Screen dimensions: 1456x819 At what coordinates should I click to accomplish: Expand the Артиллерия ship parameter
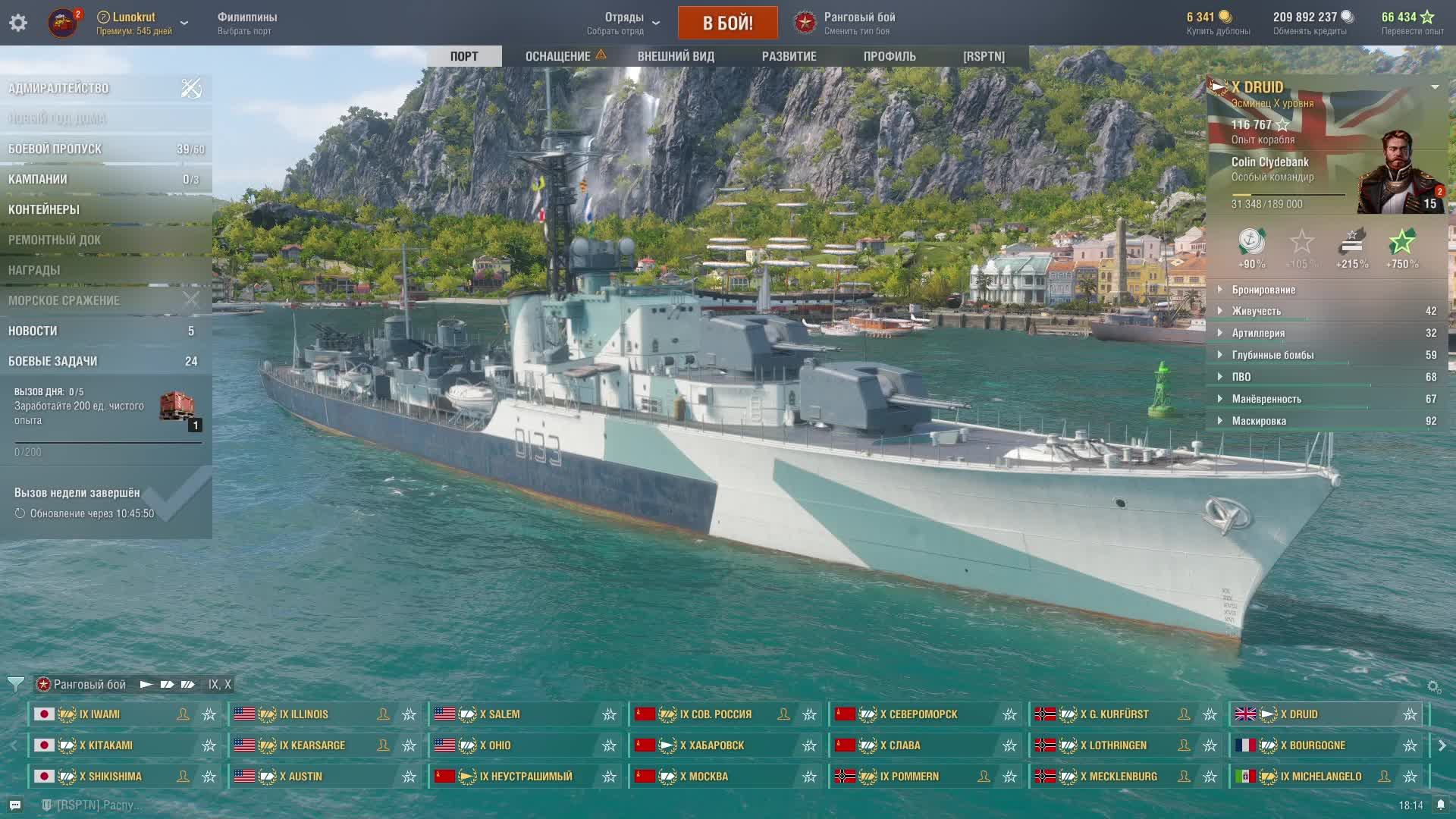(x=1258, y=333)
